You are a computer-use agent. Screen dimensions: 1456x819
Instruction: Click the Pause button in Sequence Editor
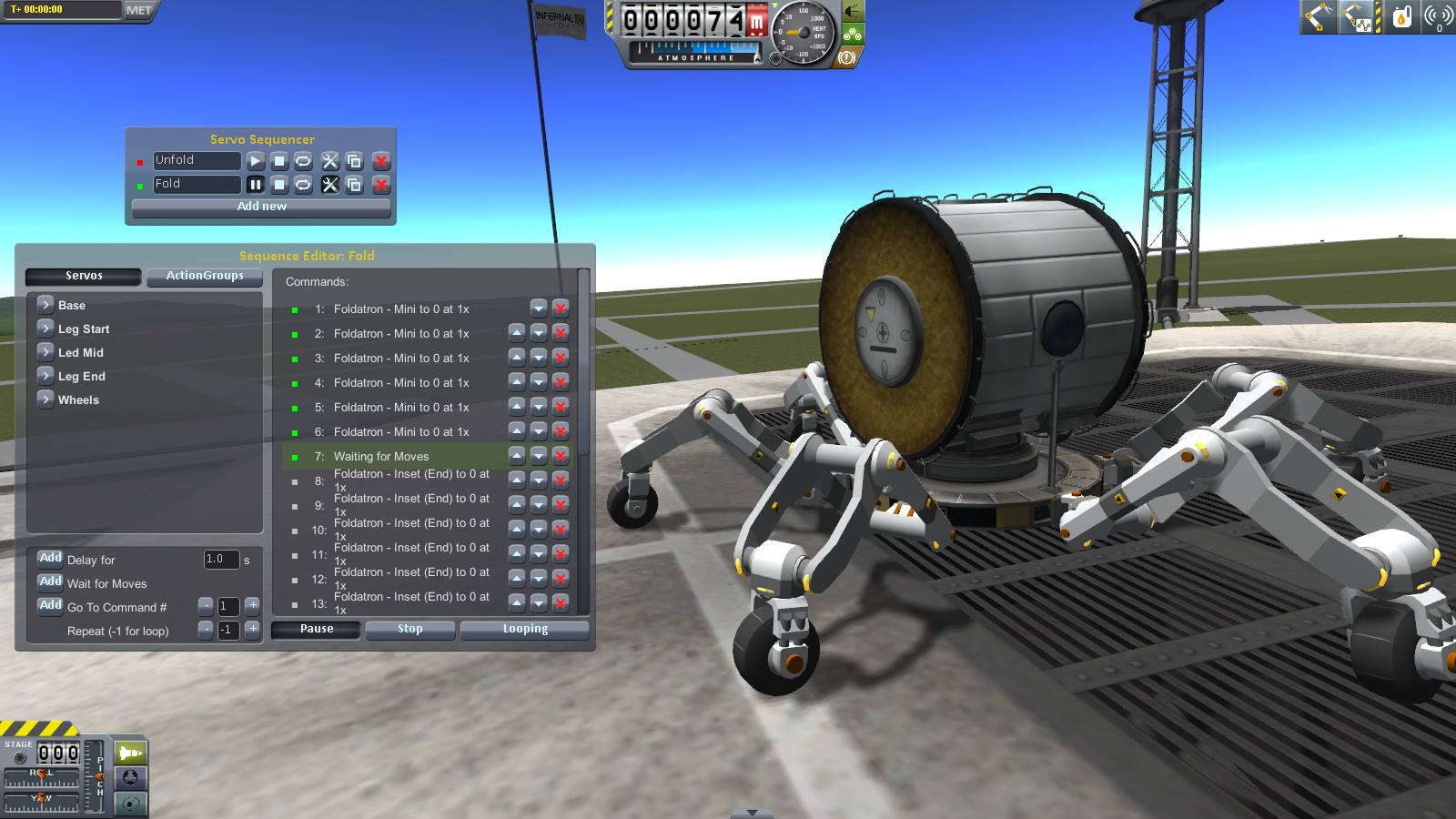tap(317, 629)
